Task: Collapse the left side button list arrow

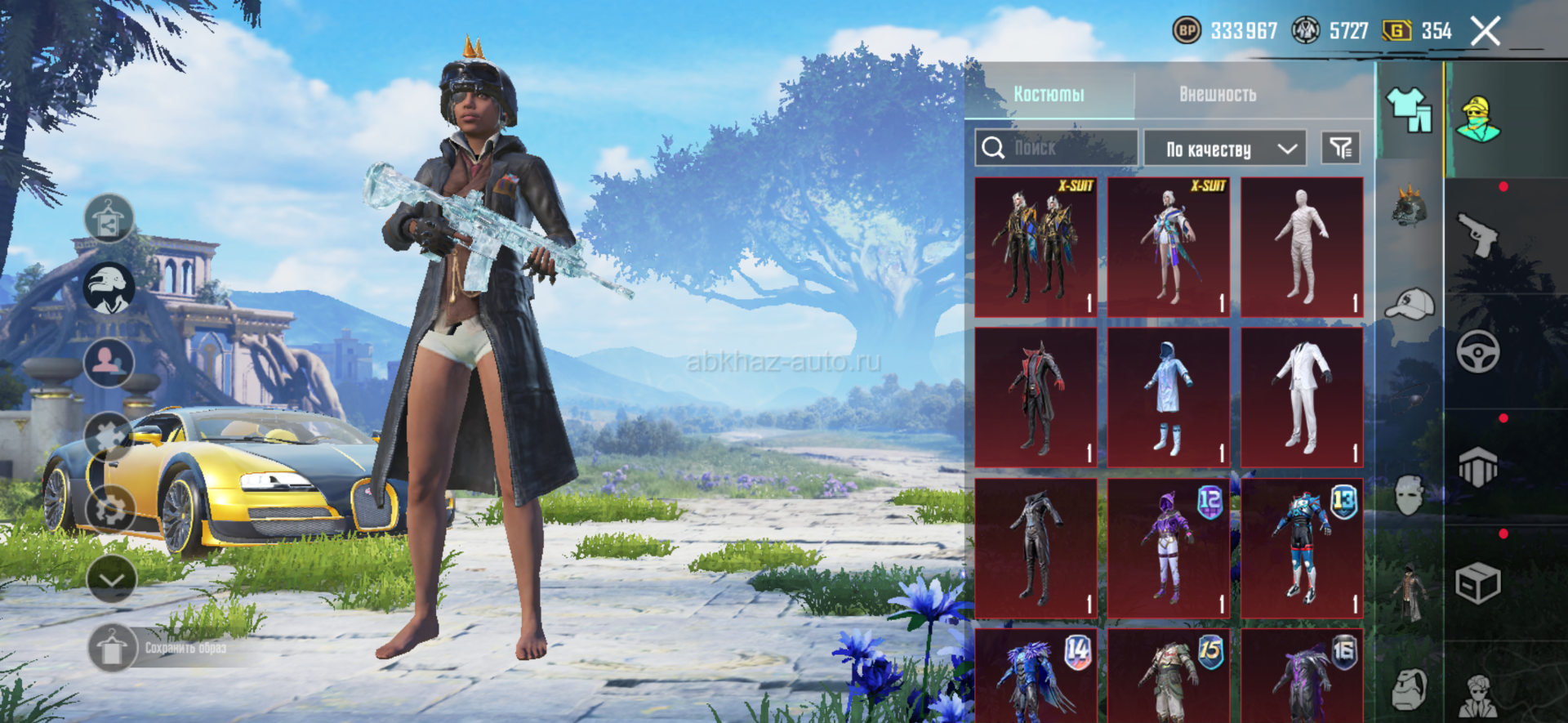Action: pos(111,579)
